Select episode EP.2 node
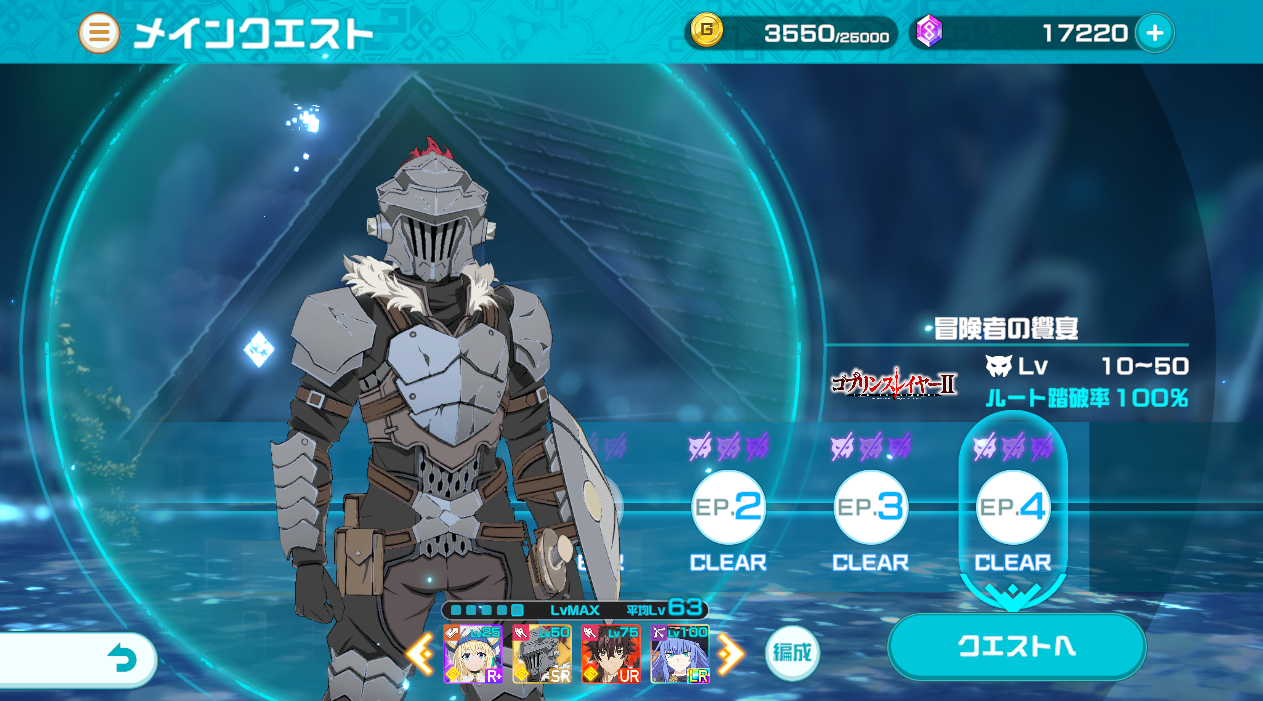 728,508
